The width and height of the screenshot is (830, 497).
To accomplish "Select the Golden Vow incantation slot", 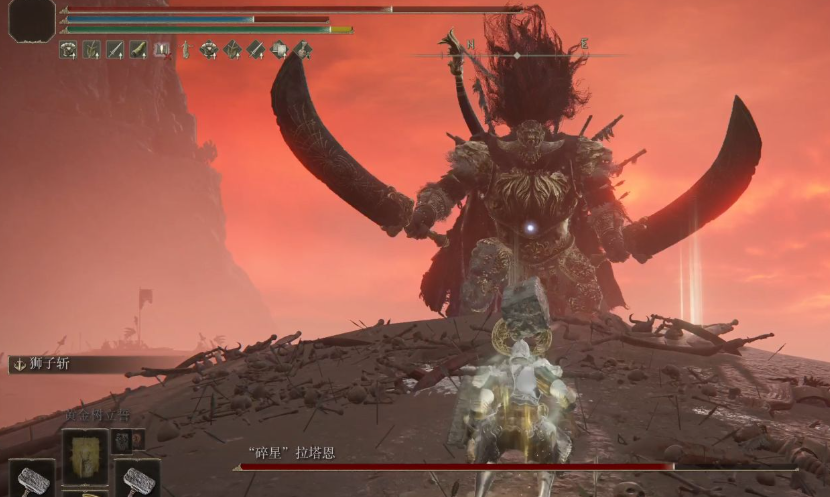I will click(x=85, y=456).
